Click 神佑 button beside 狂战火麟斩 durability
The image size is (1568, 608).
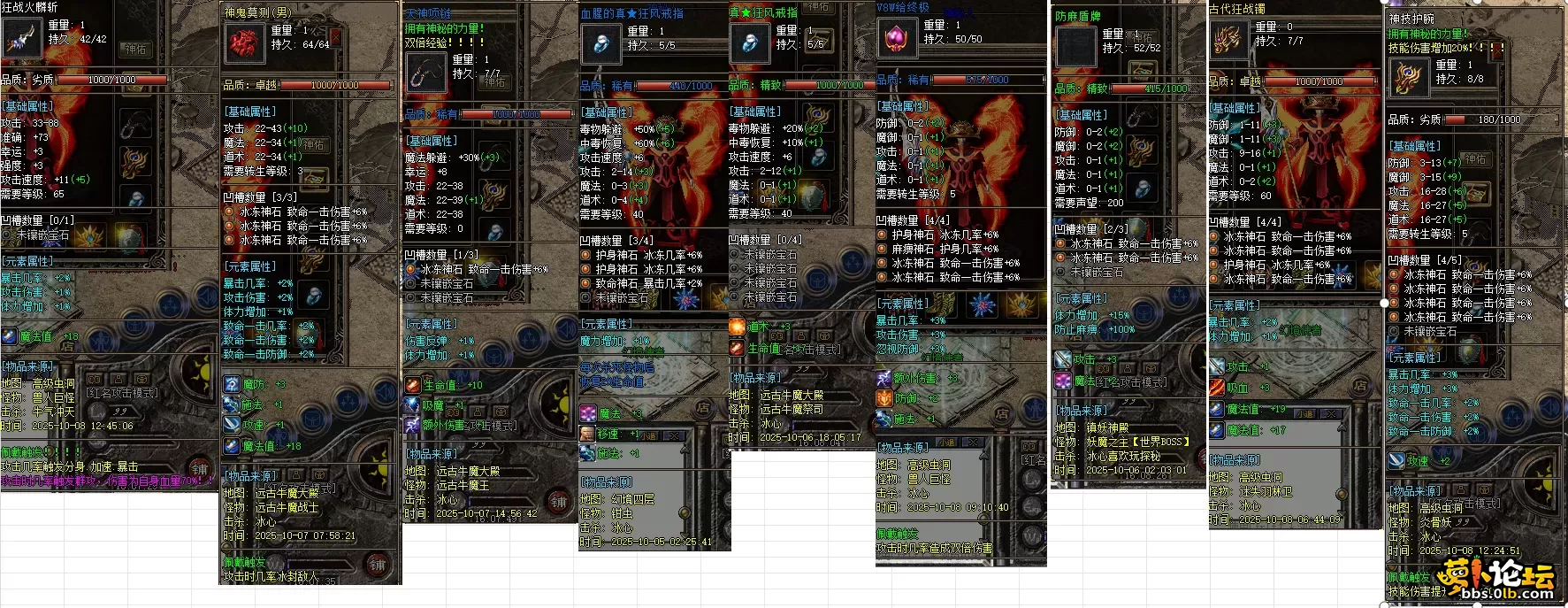tap(135, 49)
